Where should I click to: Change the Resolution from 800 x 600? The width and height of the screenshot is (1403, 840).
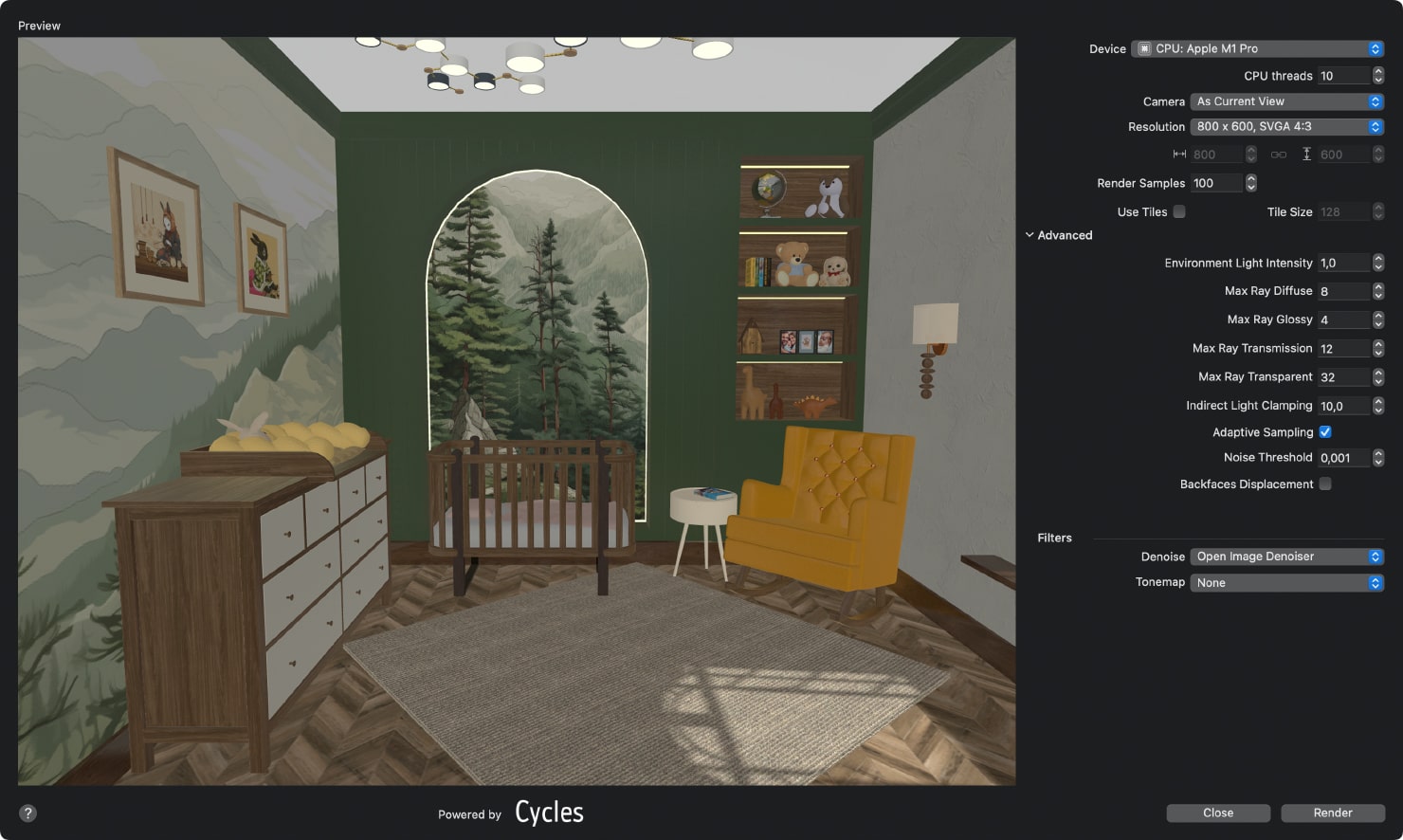(1285, 126)
